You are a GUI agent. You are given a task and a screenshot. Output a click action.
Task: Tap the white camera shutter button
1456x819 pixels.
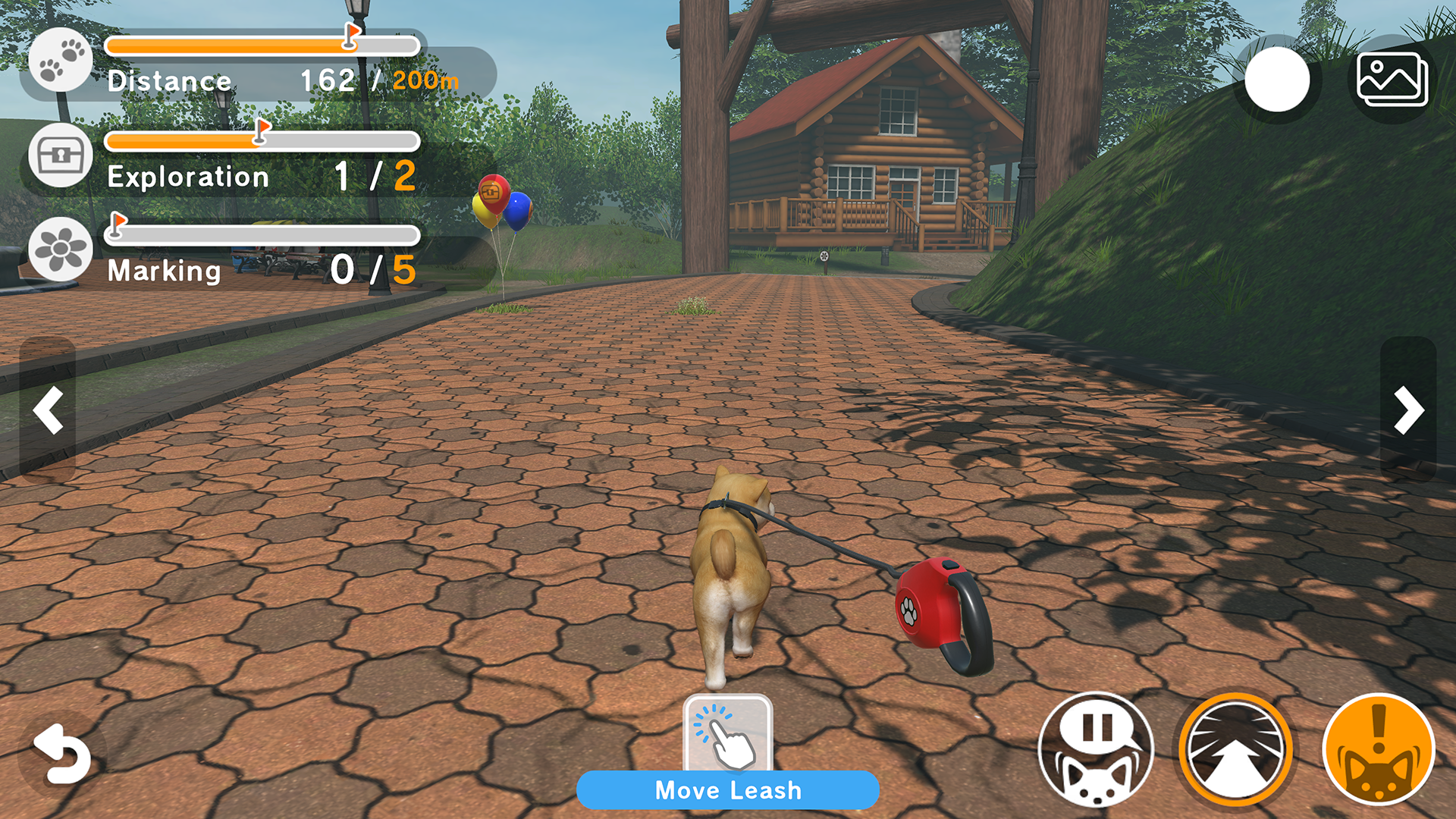coord(1277,80)
